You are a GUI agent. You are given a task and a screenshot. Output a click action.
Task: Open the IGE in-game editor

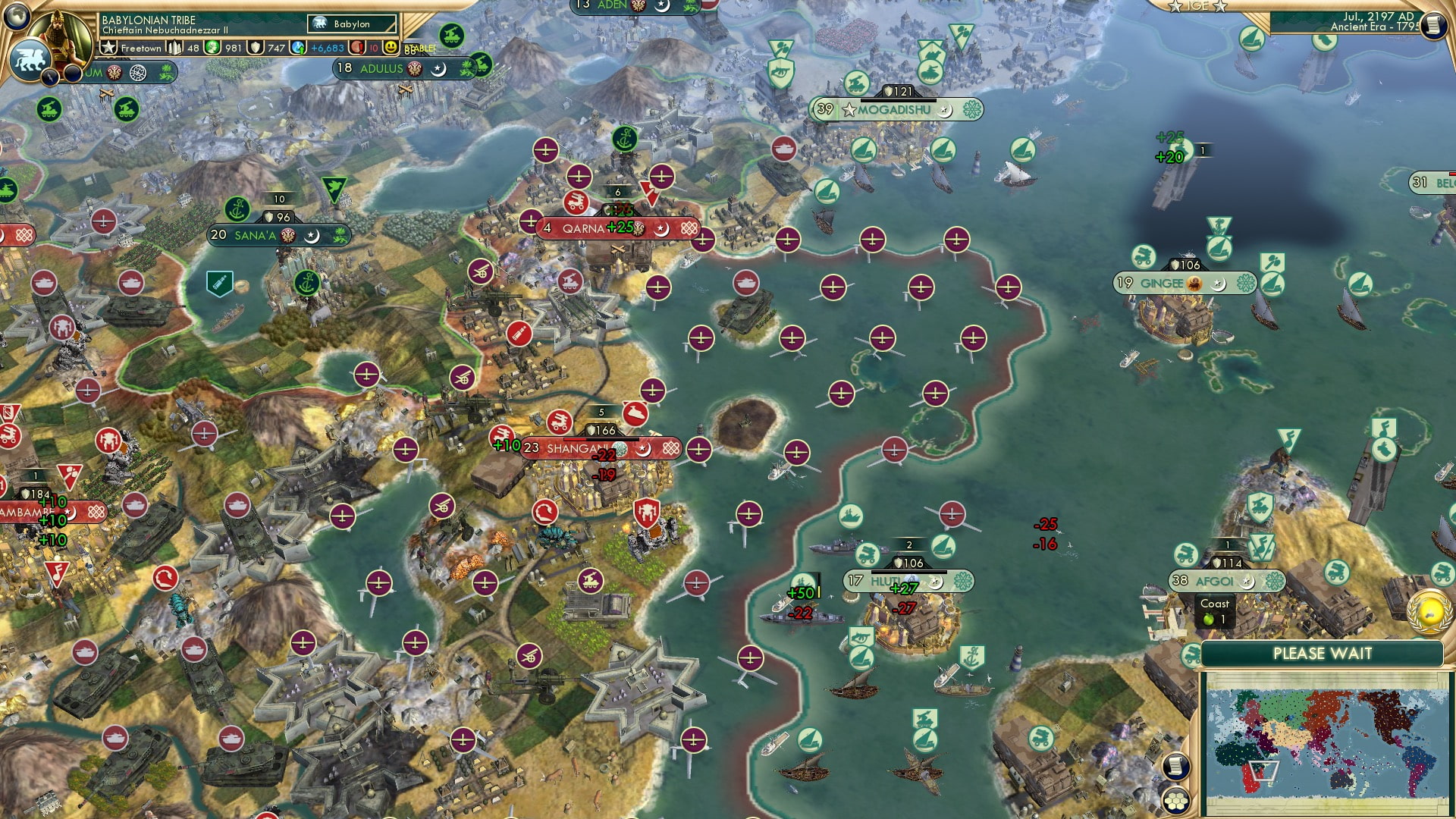tap(1197, 6)
